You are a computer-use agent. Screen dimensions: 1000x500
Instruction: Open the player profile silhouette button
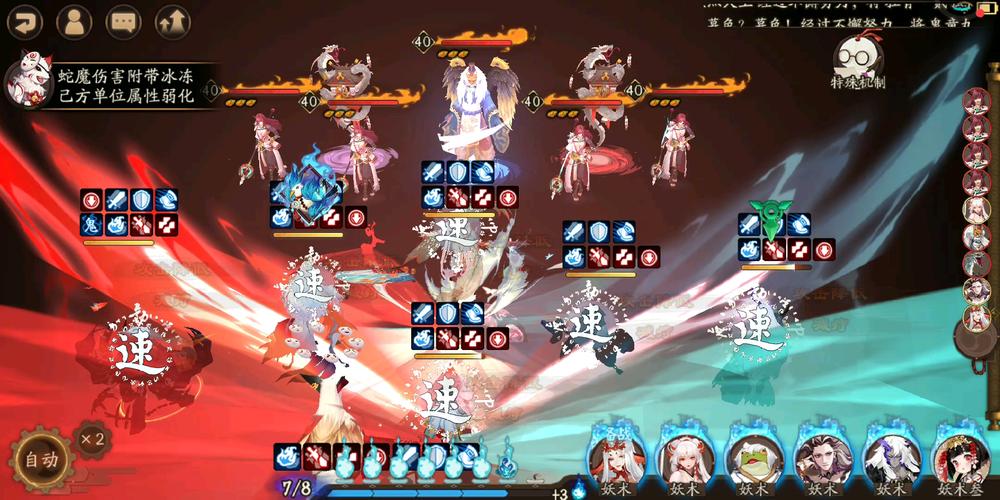click(x=73, y=21)
